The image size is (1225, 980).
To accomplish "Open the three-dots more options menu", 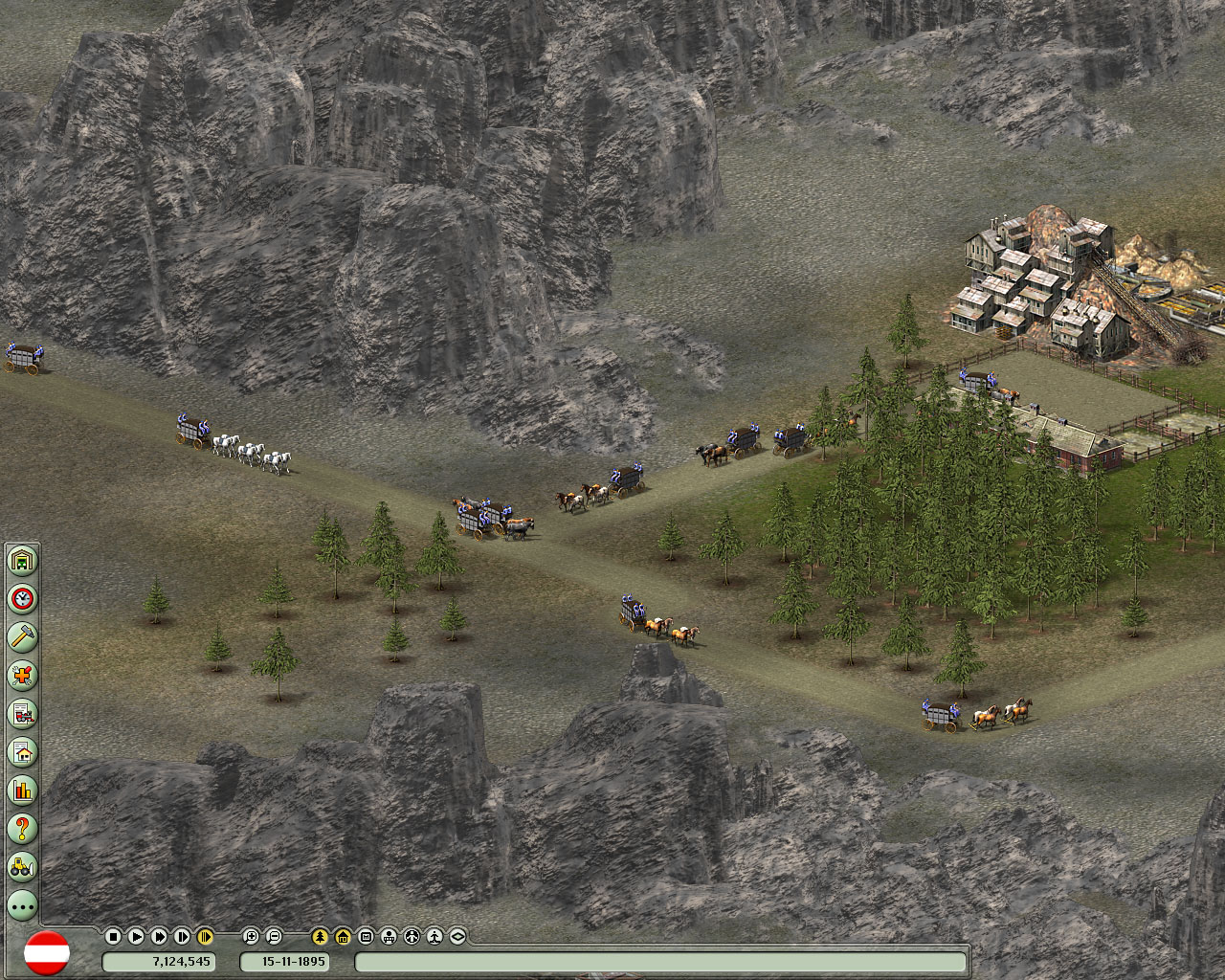I will (22, 904).
